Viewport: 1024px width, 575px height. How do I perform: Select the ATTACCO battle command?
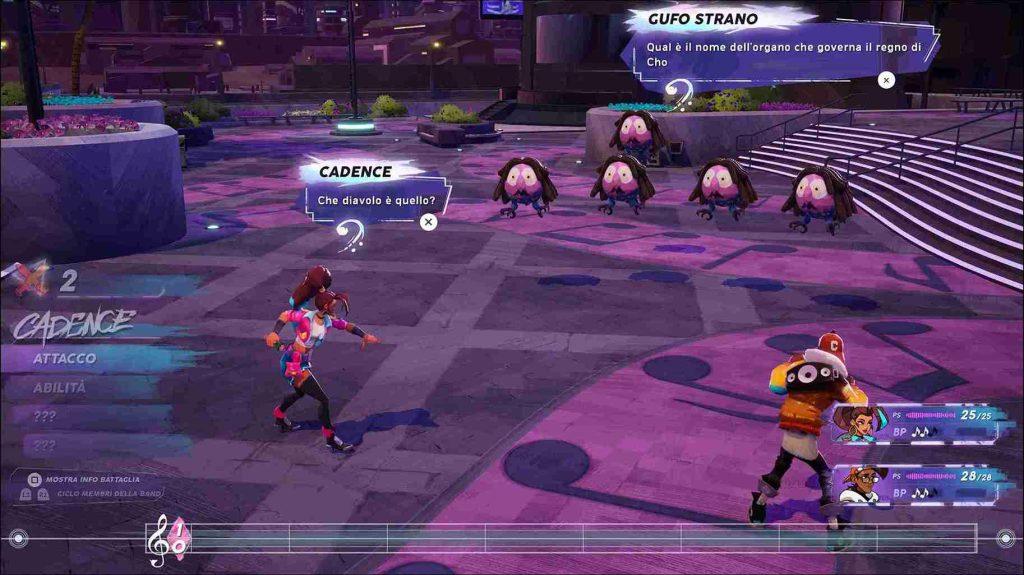pyautogui.click(x=65, y=358)
